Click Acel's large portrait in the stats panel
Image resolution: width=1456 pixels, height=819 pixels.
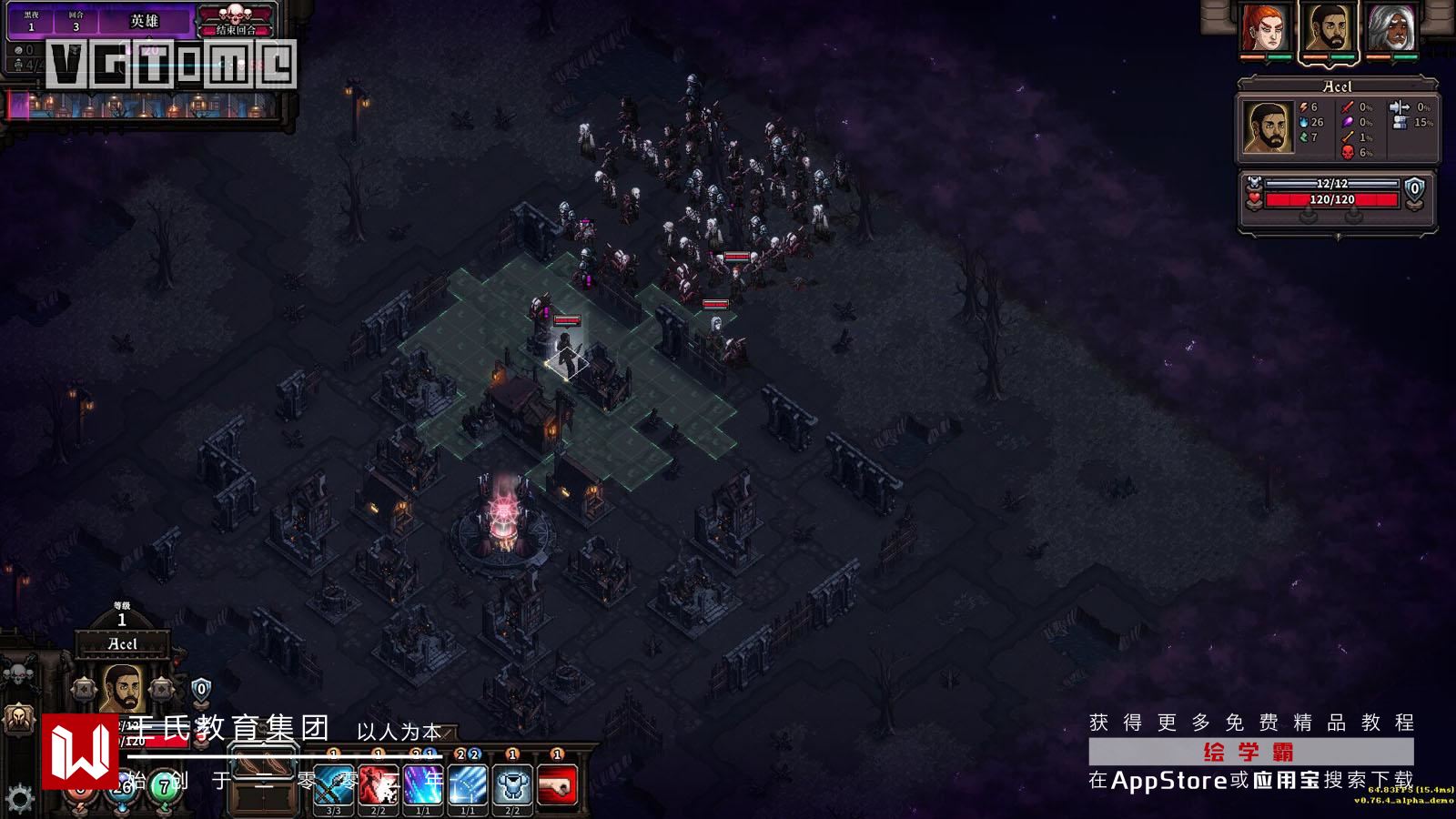tap(1269, 127)
